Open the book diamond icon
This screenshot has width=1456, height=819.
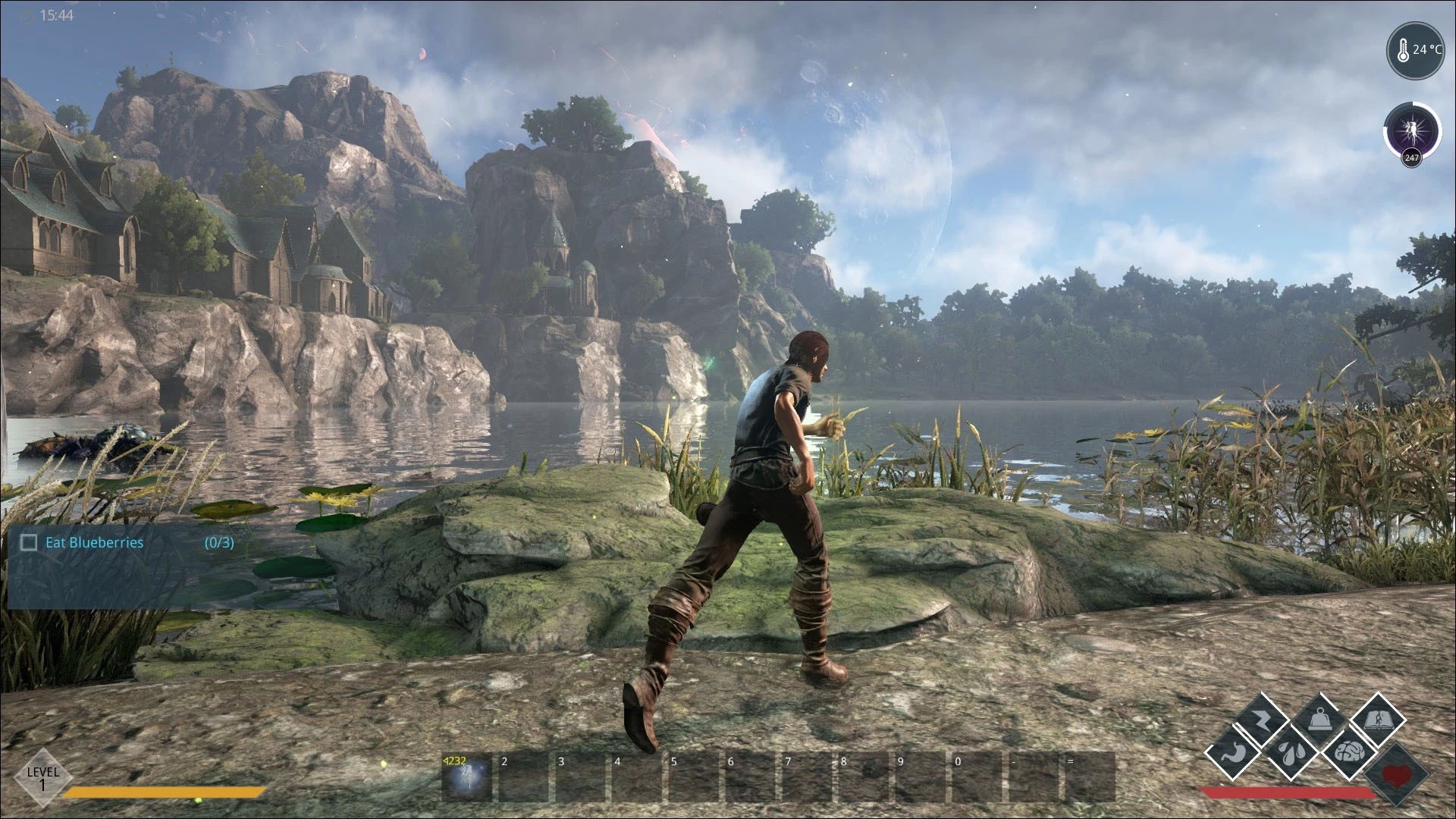click(1377, 720)
